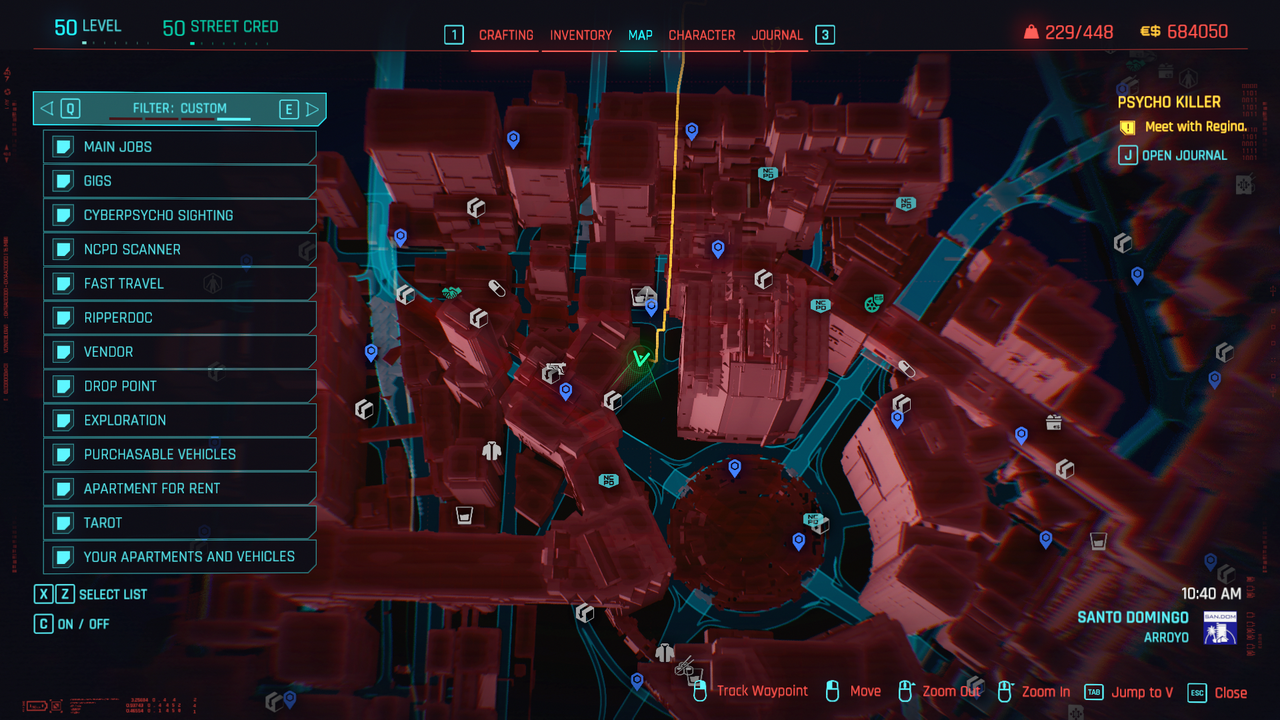Toggle the Gigs map filter
The height and width of the screenshot is (720, 1280).
180,181
